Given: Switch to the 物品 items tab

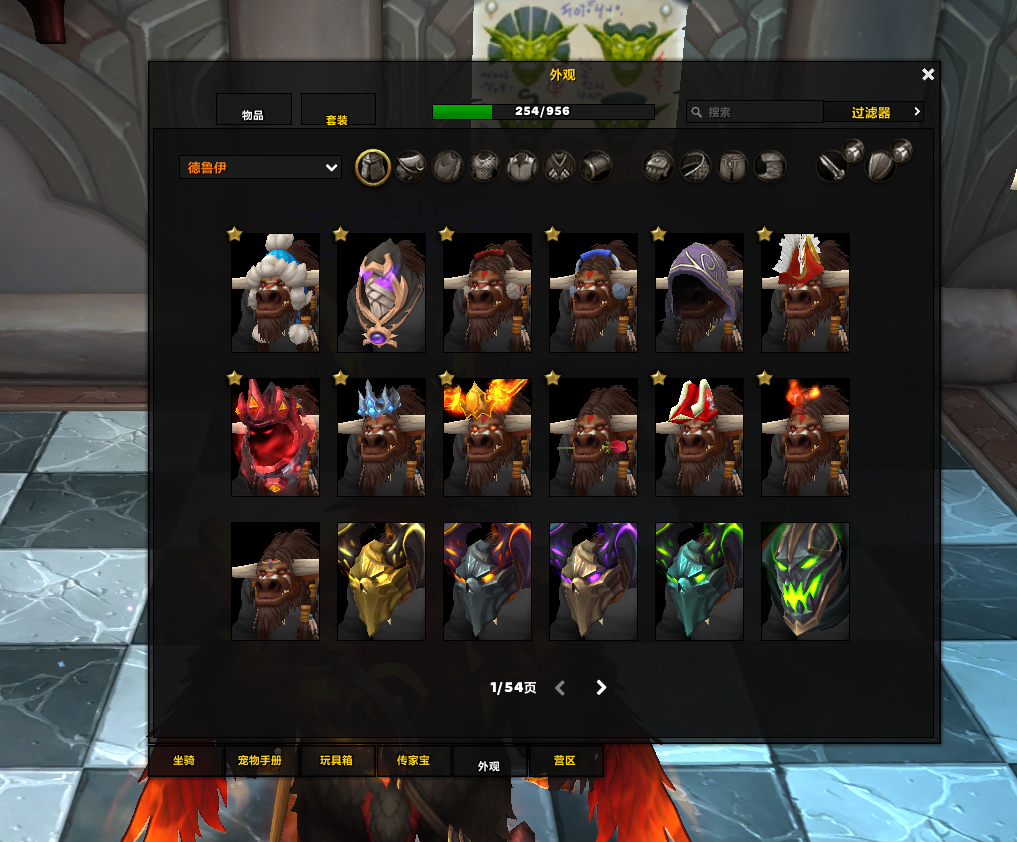Looking at the screenshot, I should click(x=254, y=111).
